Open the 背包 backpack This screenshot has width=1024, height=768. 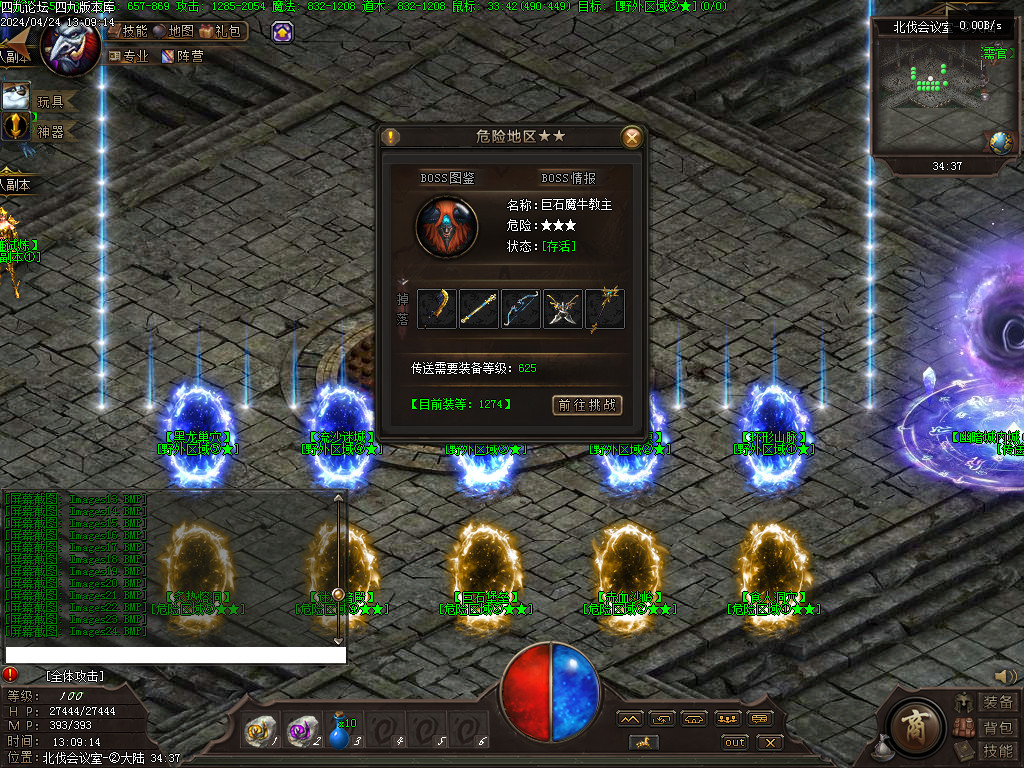[x=997, y=727]
